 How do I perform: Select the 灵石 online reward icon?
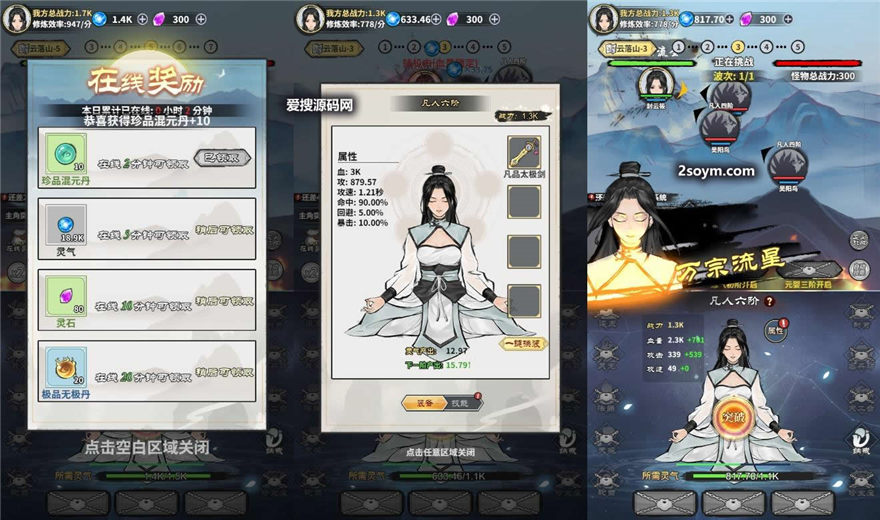tap(66, 294)
